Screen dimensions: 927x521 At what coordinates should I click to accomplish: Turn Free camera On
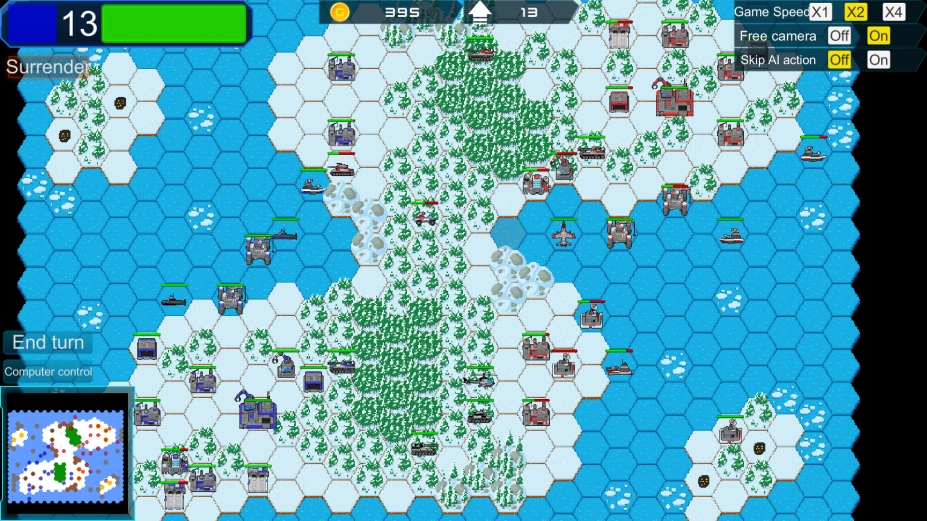[x=878, y=36]
